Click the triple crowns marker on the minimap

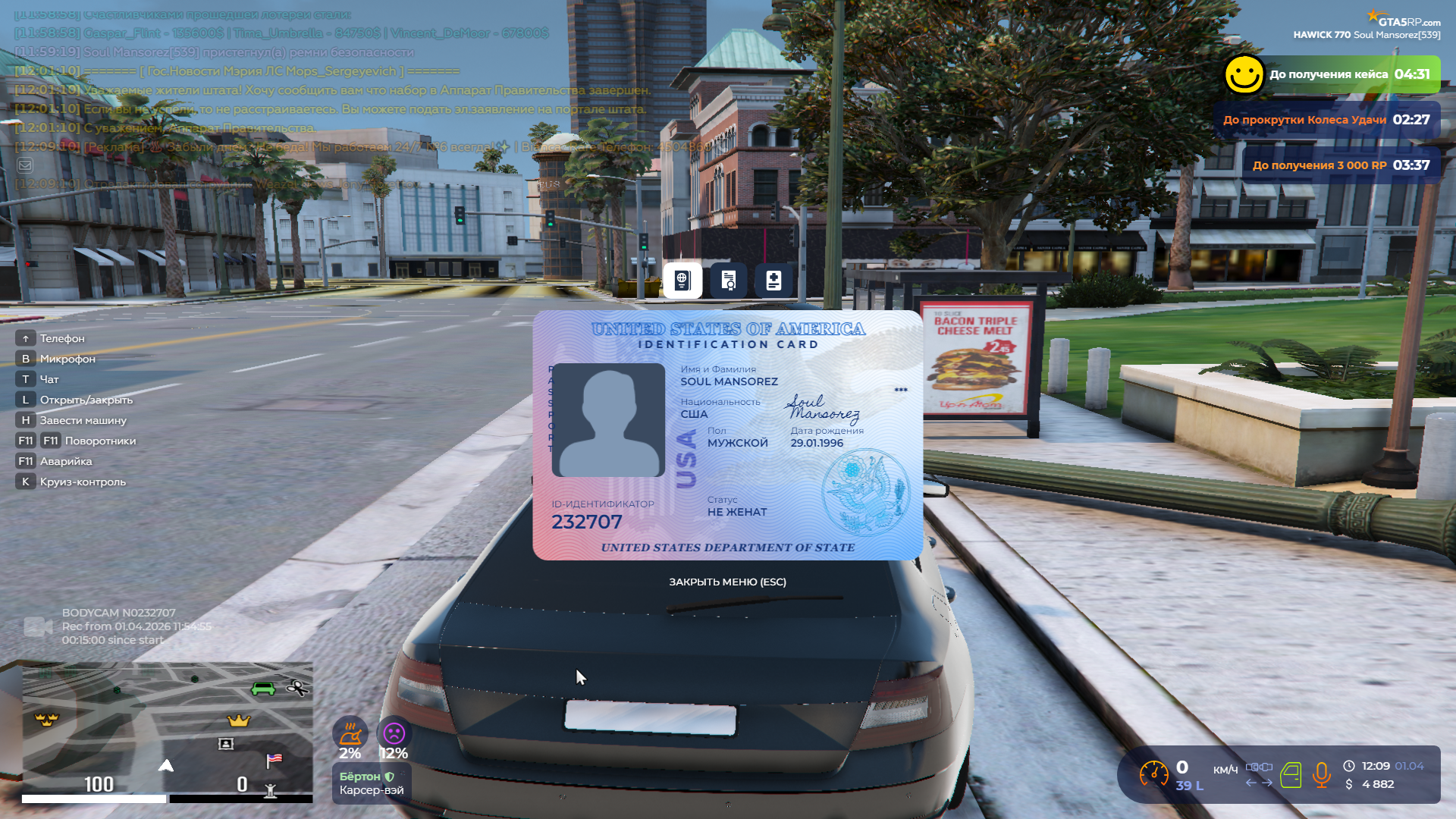(x=47, y=719)
